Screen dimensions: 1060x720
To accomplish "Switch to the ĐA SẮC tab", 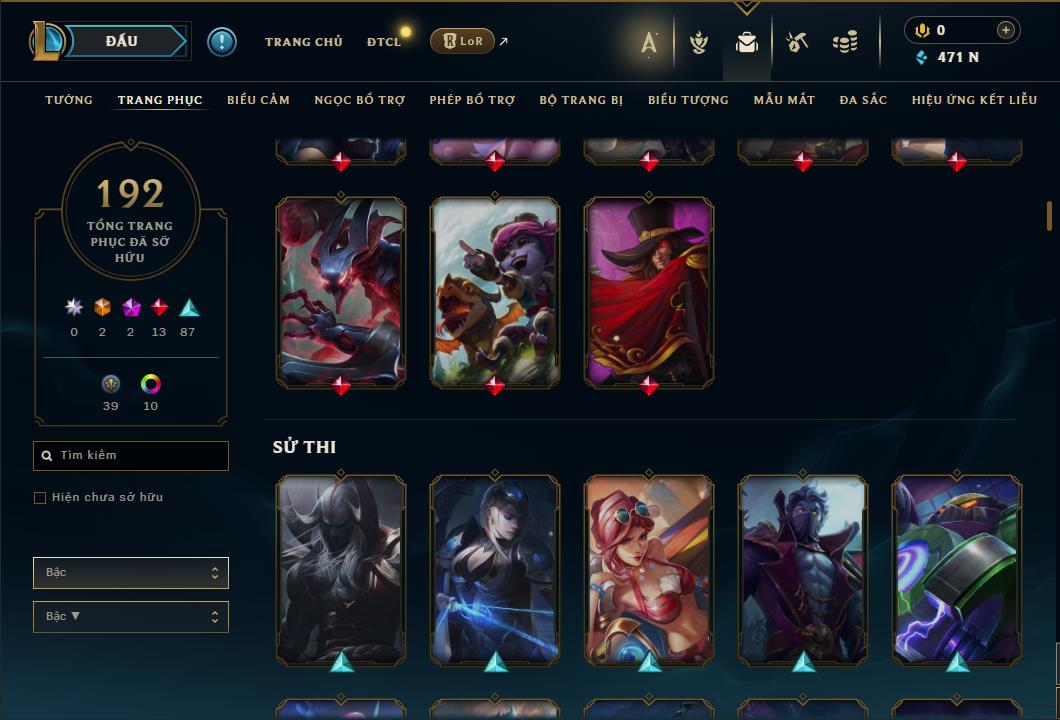I will [863, 100].
